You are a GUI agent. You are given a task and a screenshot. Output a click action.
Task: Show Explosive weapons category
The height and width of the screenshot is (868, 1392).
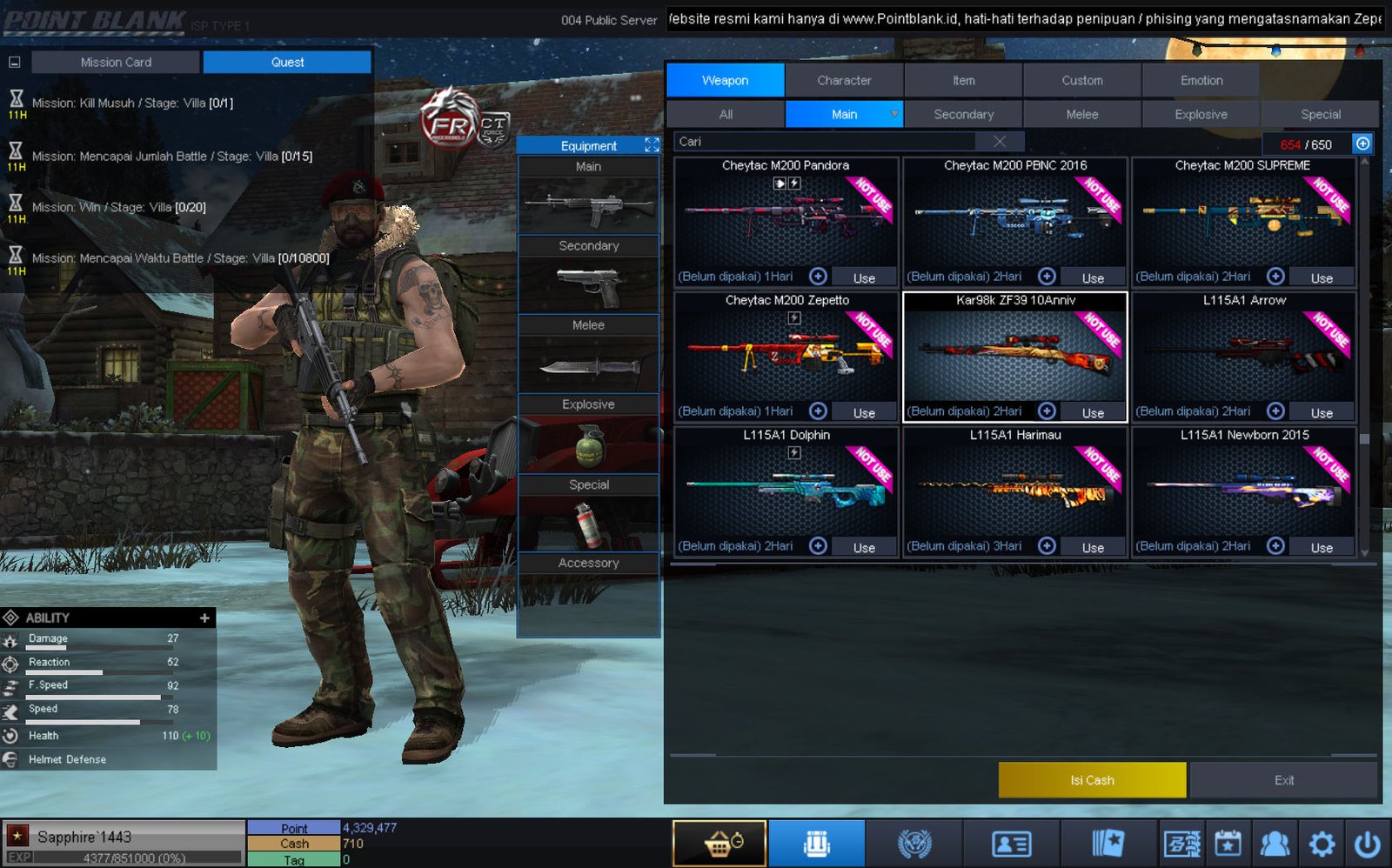(x=1201, y=114)
